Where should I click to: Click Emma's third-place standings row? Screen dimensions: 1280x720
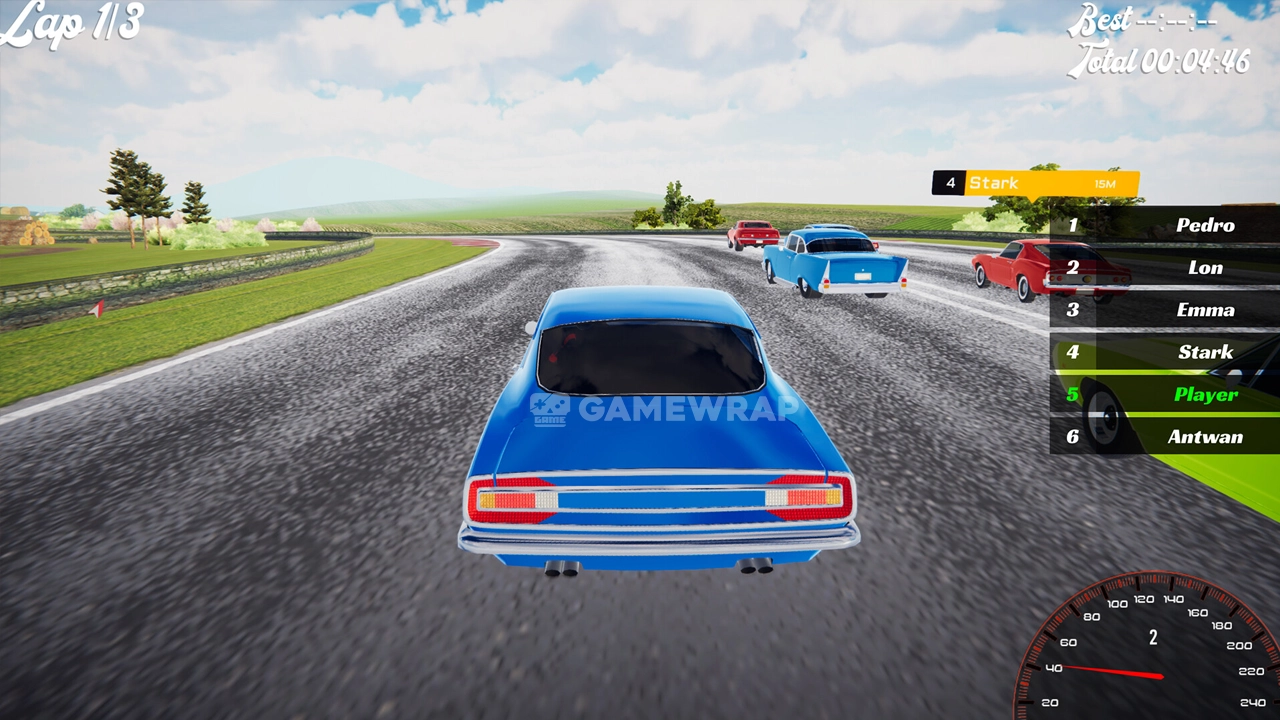pyautogui.click(x=1165, y=310)
